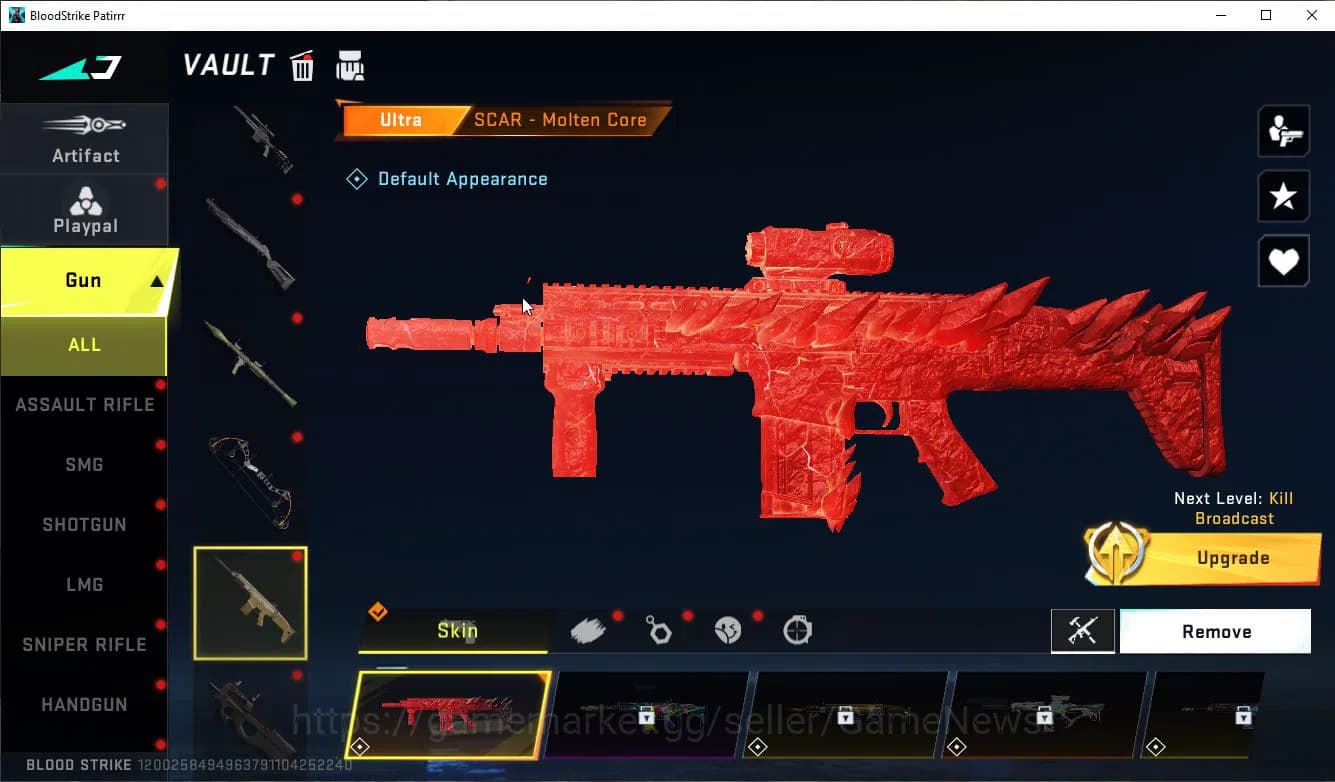This screenshot has width=1335, height=782.
Task: Switch to the ASSAULT RIFLE tab
Action: (x=85, y=404)
